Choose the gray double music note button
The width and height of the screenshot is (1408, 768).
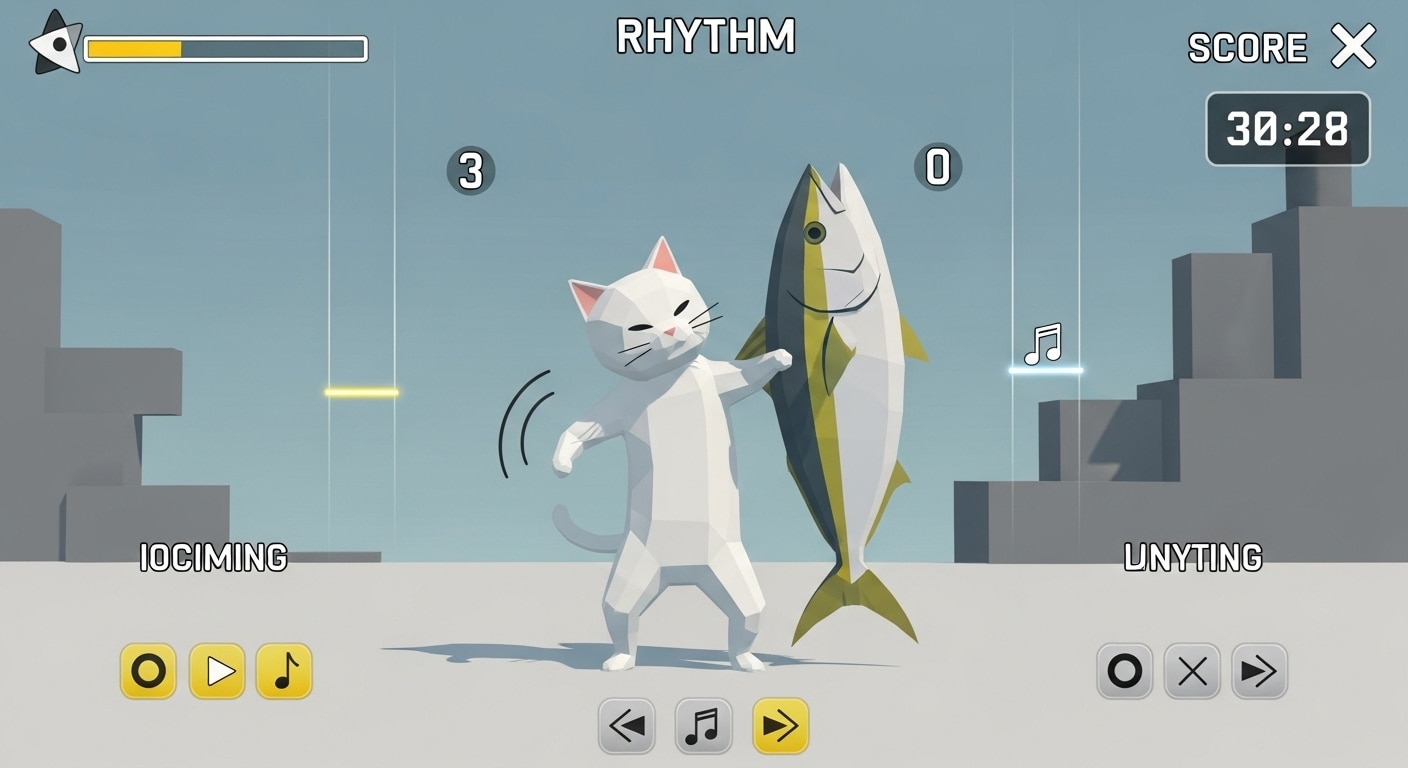point(703,726)
